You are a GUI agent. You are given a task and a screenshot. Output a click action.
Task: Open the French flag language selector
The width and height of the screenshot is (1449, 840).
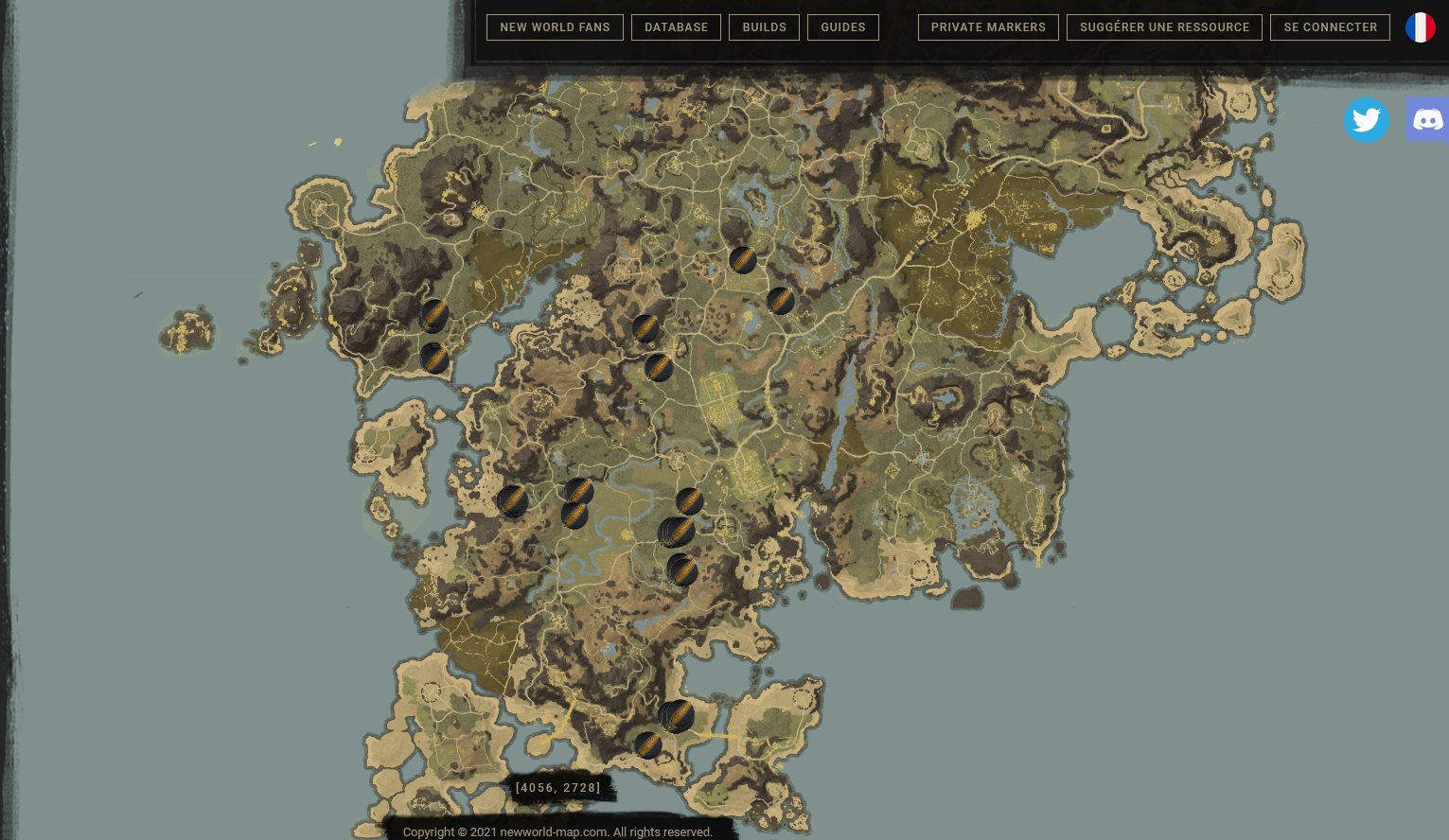[x=1420, y=27]
